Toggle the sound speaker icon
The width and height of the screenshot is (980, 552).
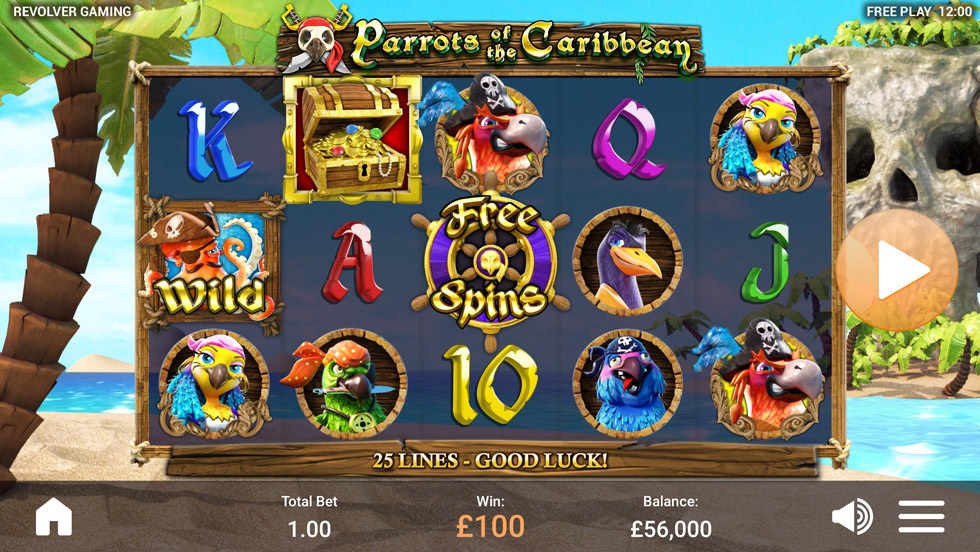pyautogui.click(x=852, y=516)
